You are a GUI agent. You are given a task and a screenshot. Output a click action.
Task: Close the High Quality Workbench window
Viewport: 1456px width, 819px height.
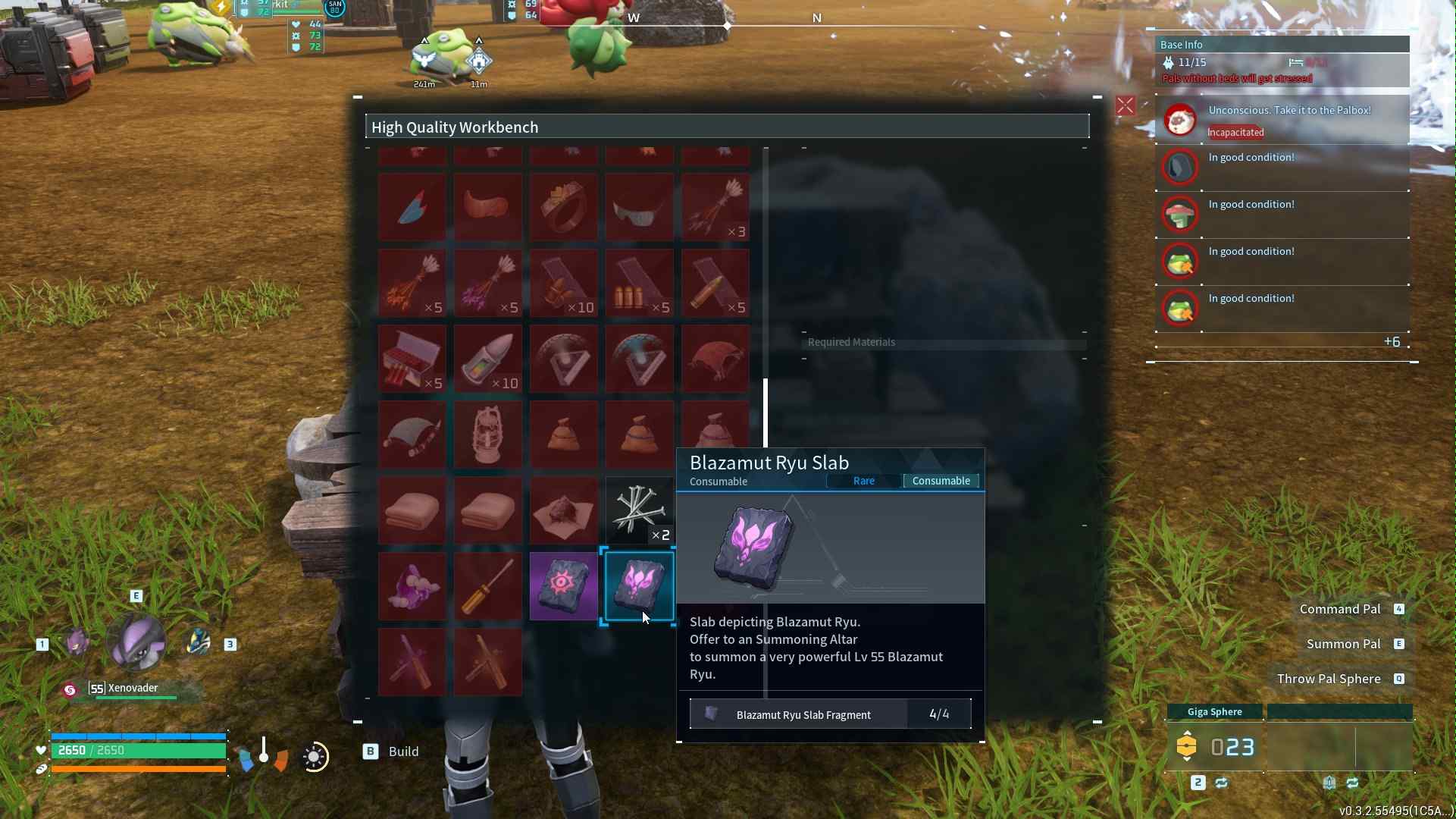pyautogui.click(x=1125, y=106)
